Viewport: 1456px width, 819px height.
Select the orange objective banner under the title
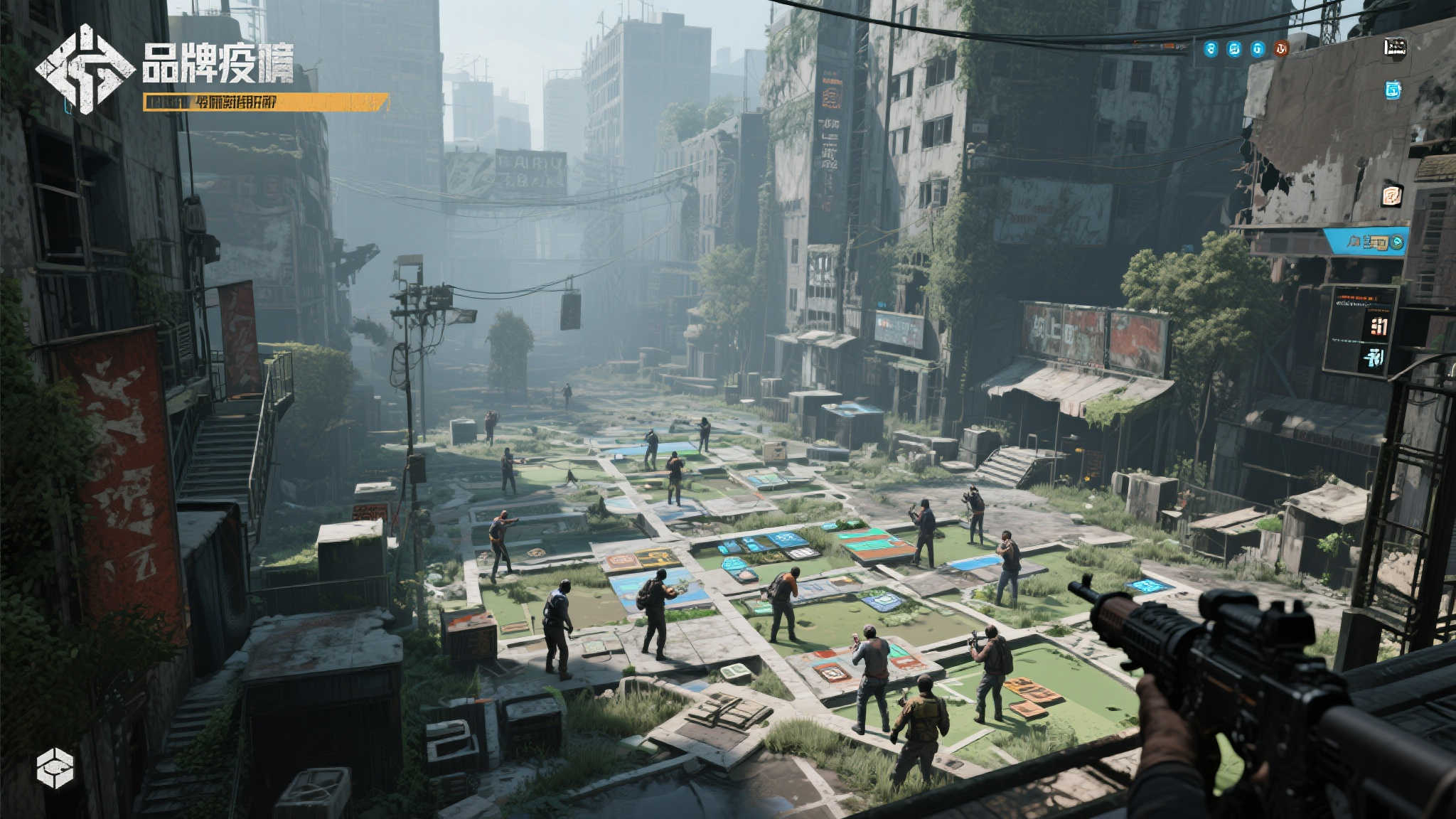tap(266, 102)
